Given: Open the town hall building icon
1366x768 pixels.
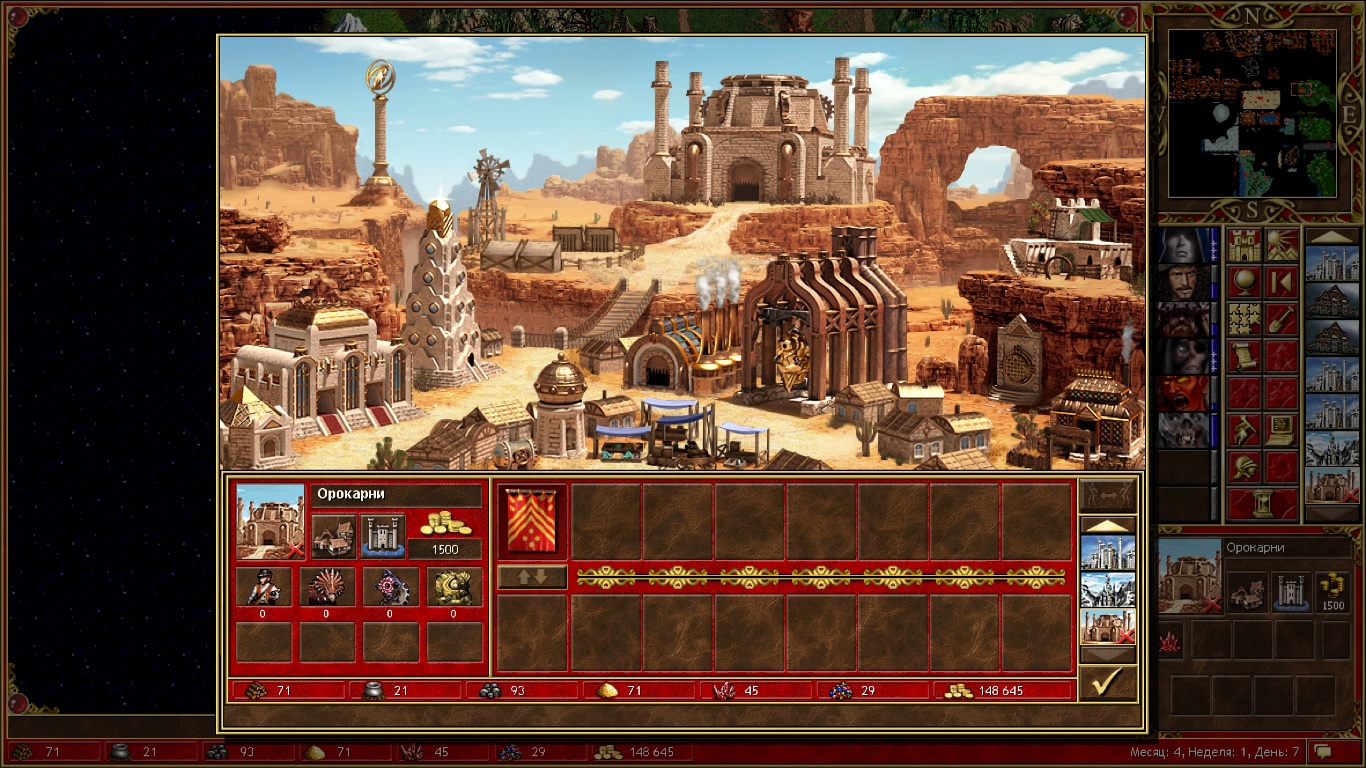Looking at the screenshot, I should pos(333,537).
